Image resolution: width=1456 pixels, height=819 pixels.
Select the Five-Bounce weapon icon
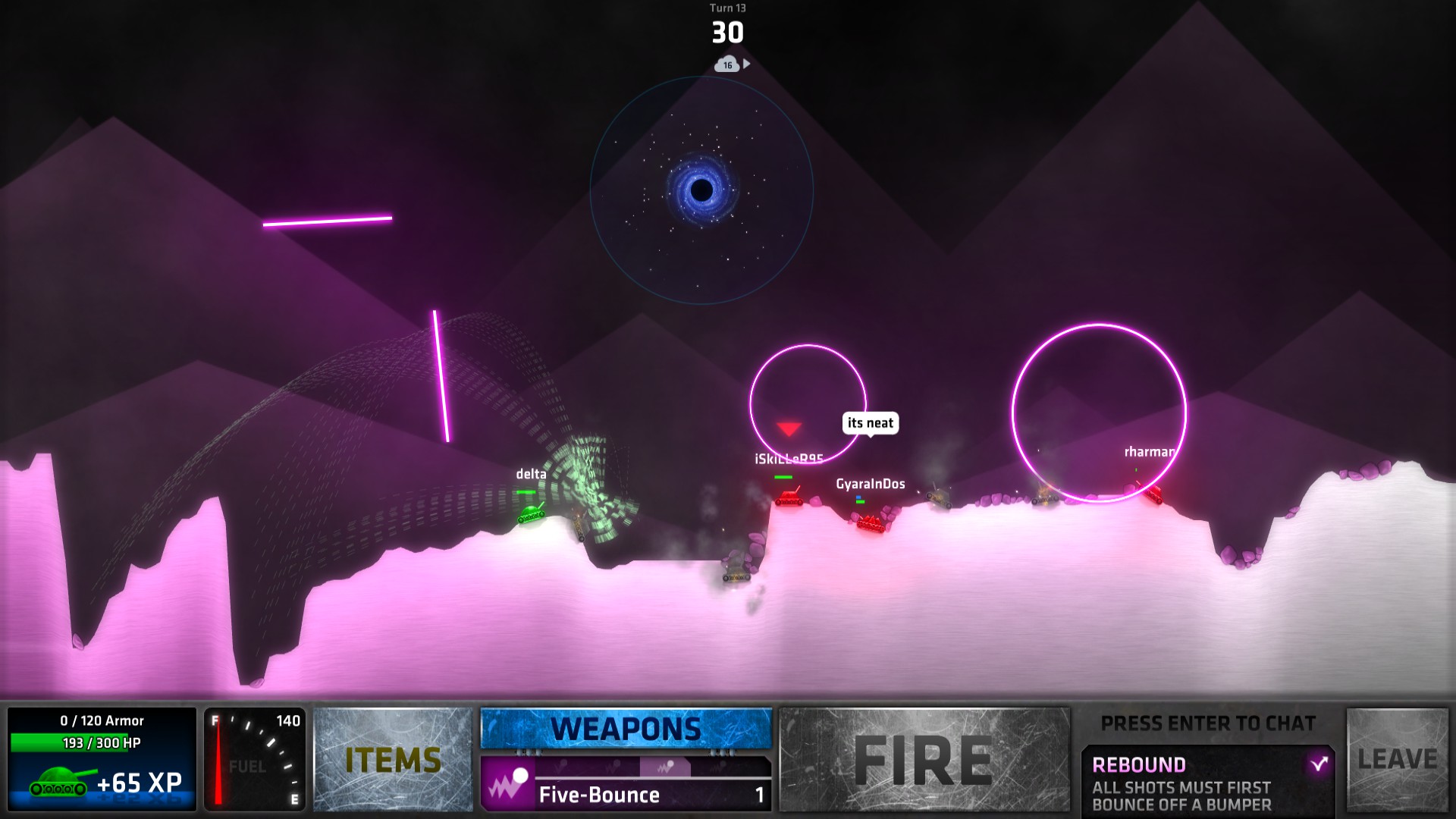click(507, 789)
